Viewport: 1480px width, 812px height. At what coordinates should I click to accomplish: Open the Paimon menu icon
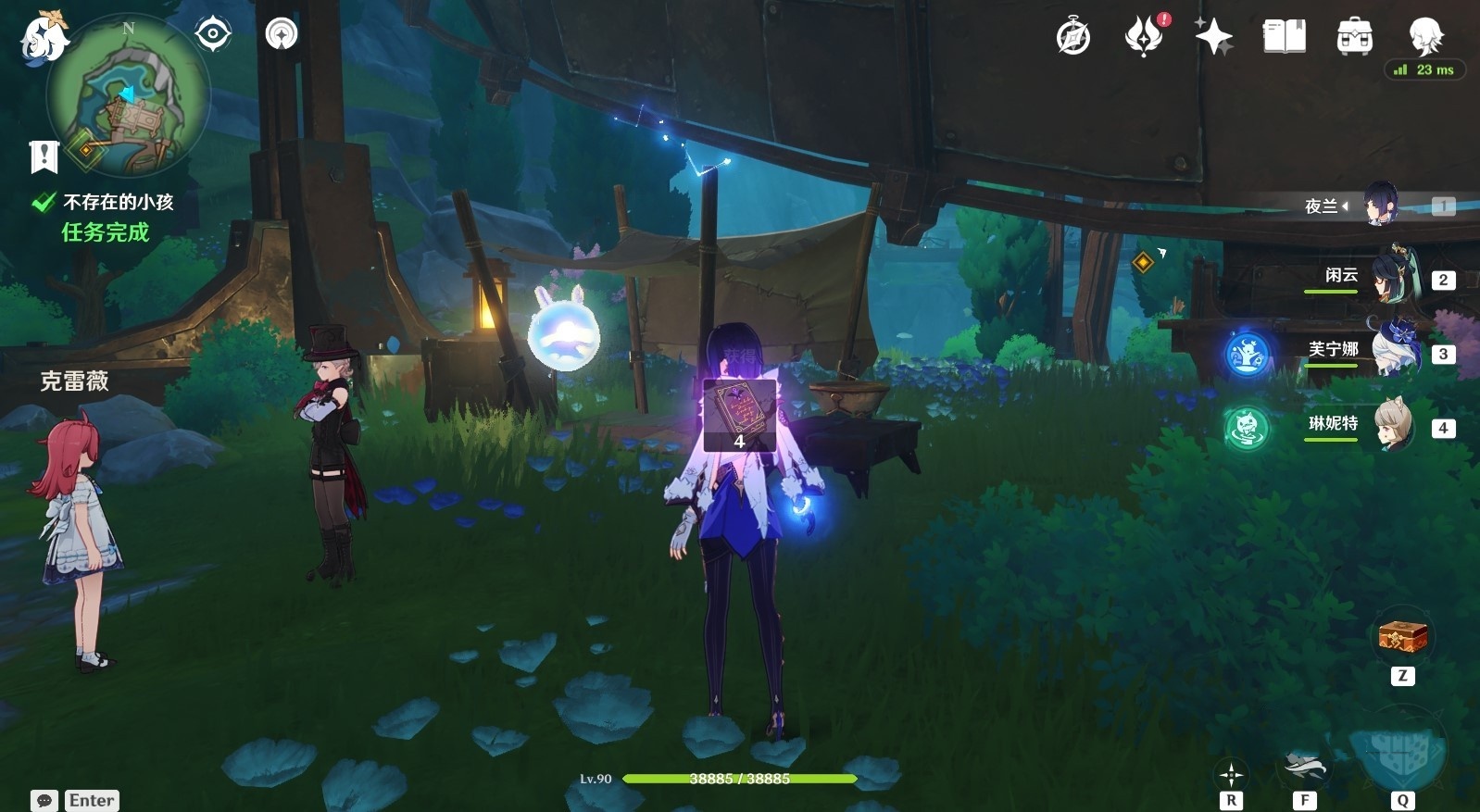click(x=44, y=39)
